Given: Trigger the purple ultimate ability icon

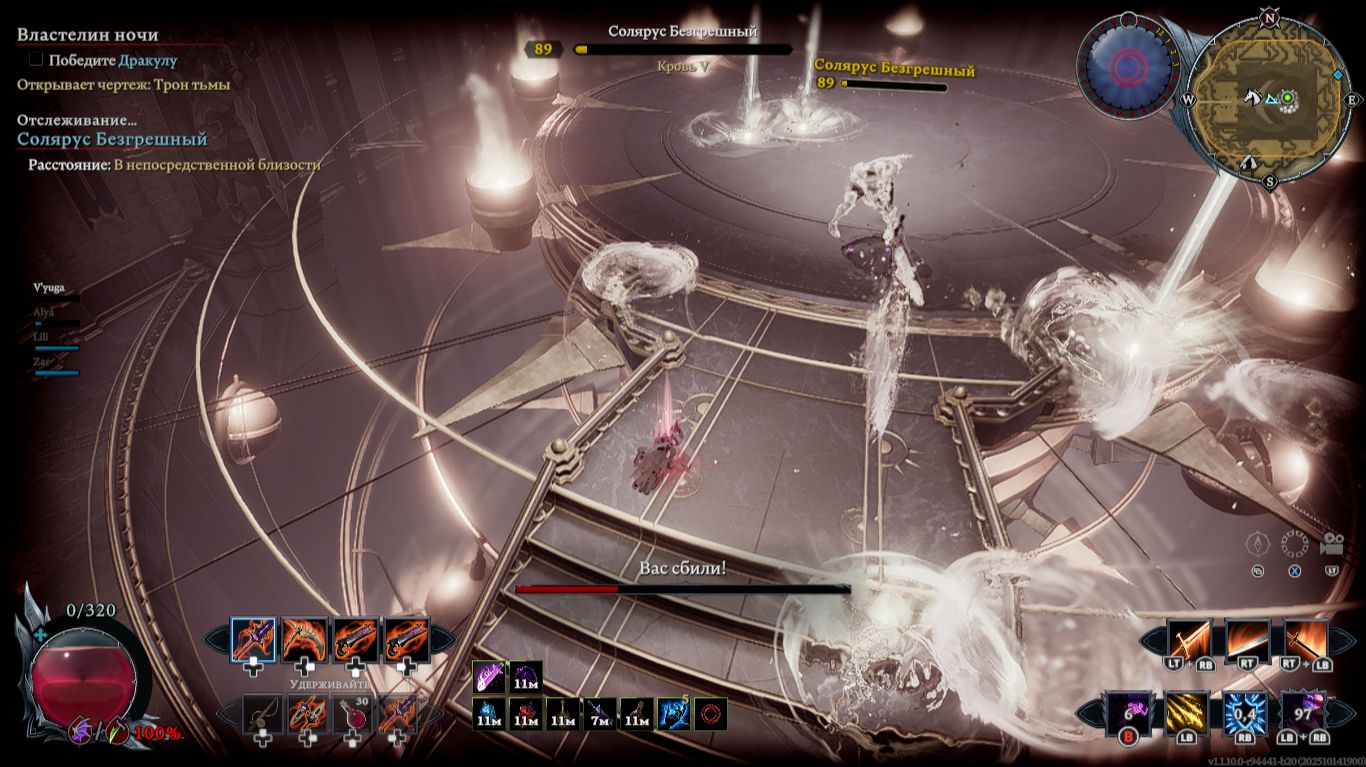Looking at the screenshot, I should [1303, 713].
